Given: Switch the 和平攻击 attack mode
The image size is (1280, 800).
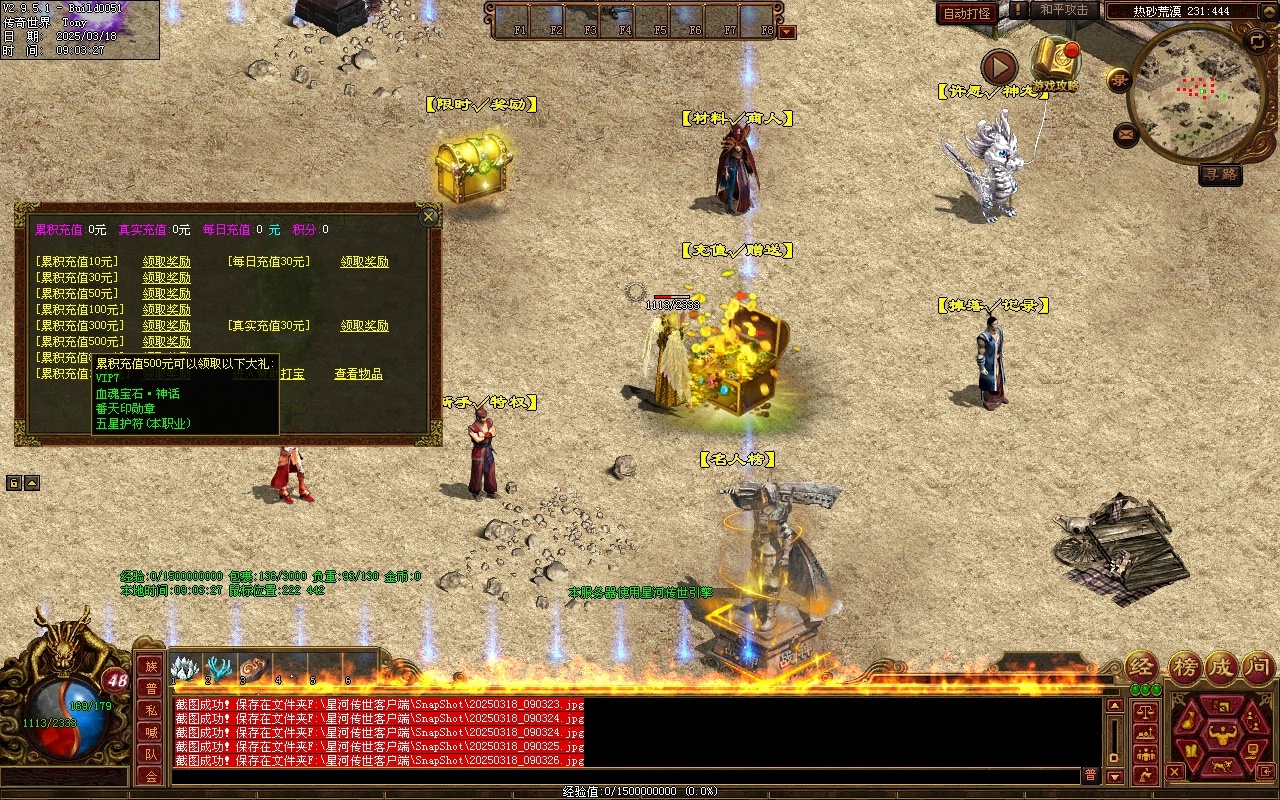Looking at the screenshot, I should 1064,10.
